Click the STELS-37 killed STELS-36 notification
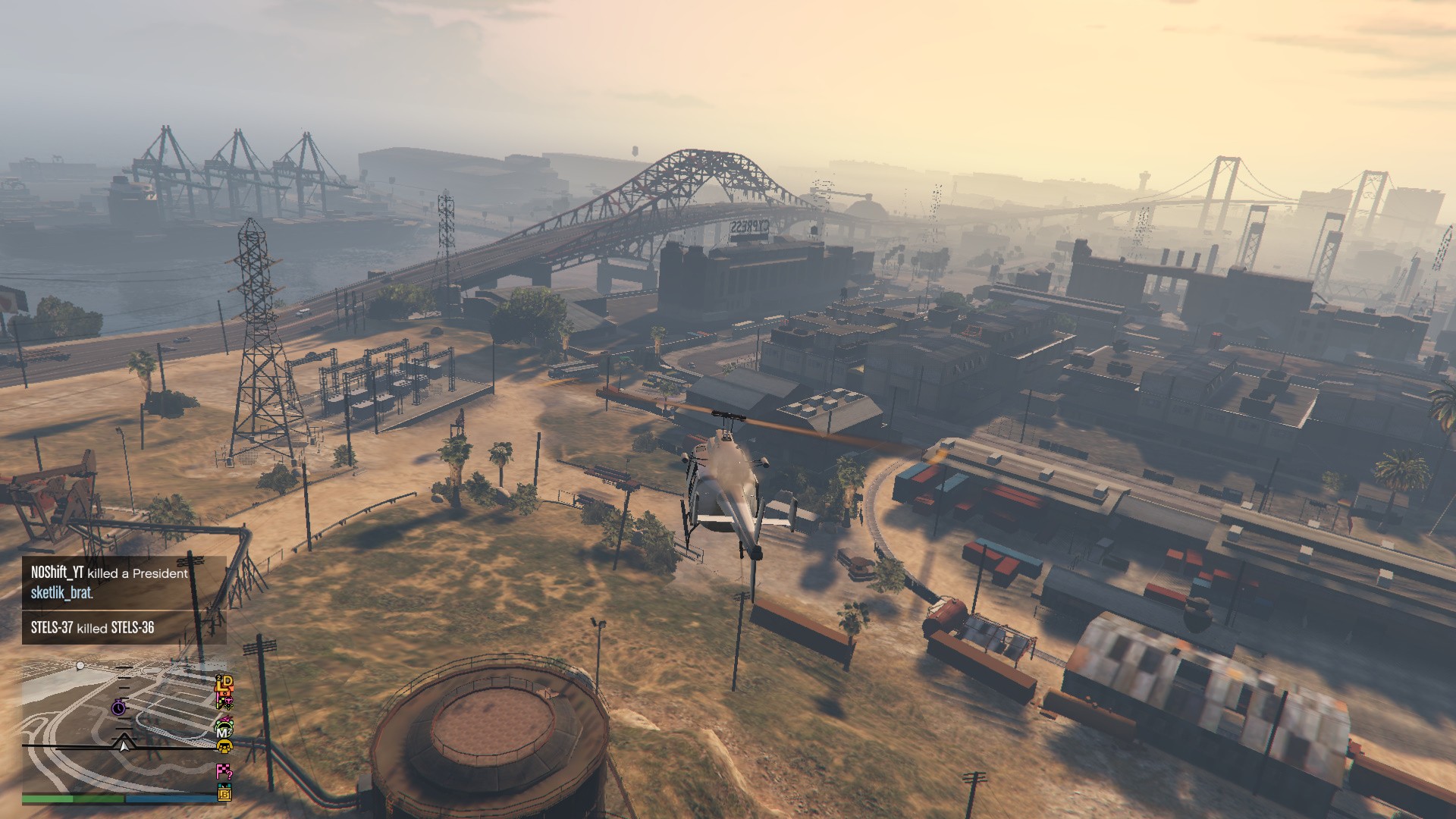 point(93,628)
